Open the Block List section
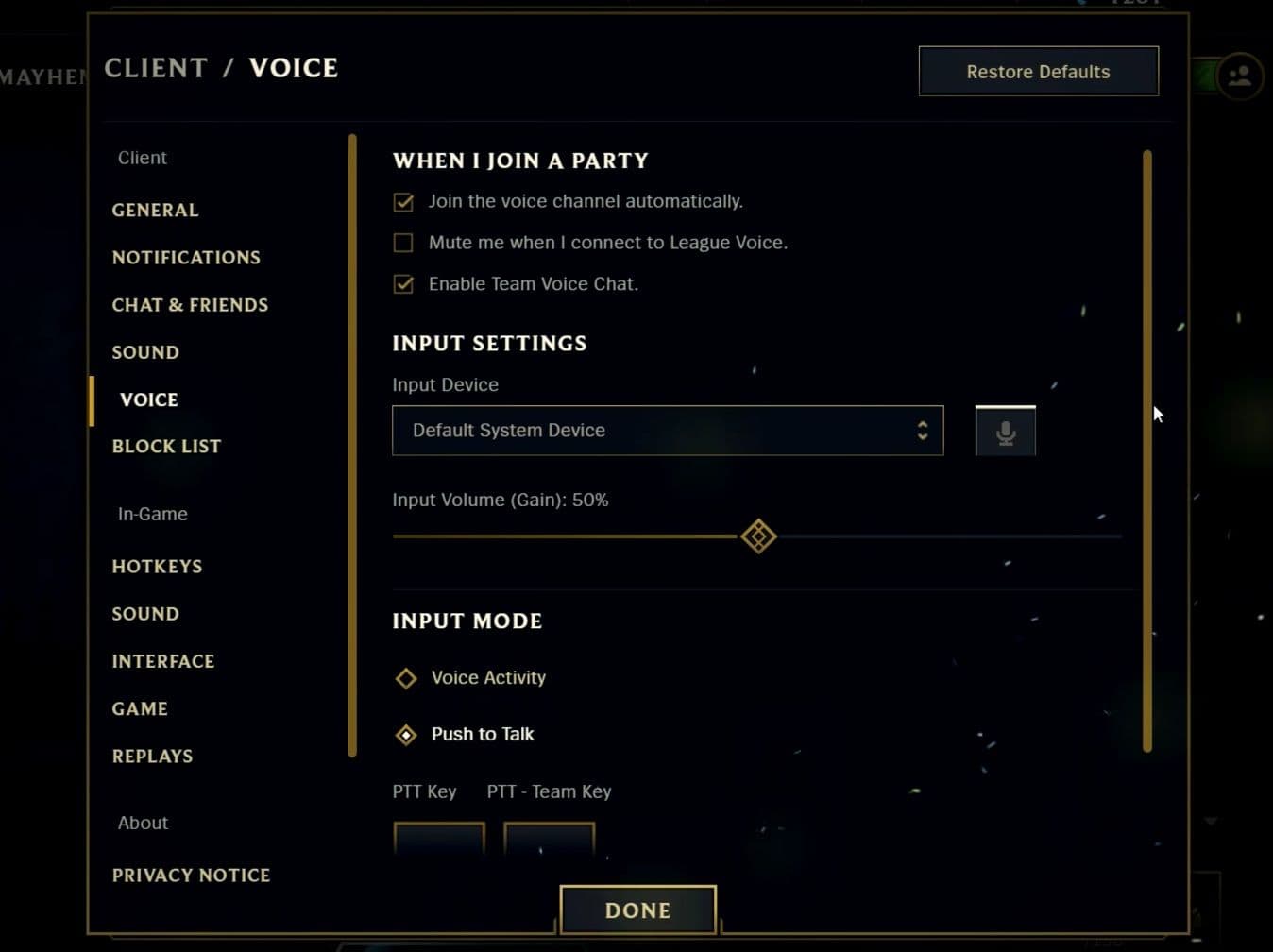This screenshot has height=952, width=1273. pyautogui.click(x=166, y=446)
